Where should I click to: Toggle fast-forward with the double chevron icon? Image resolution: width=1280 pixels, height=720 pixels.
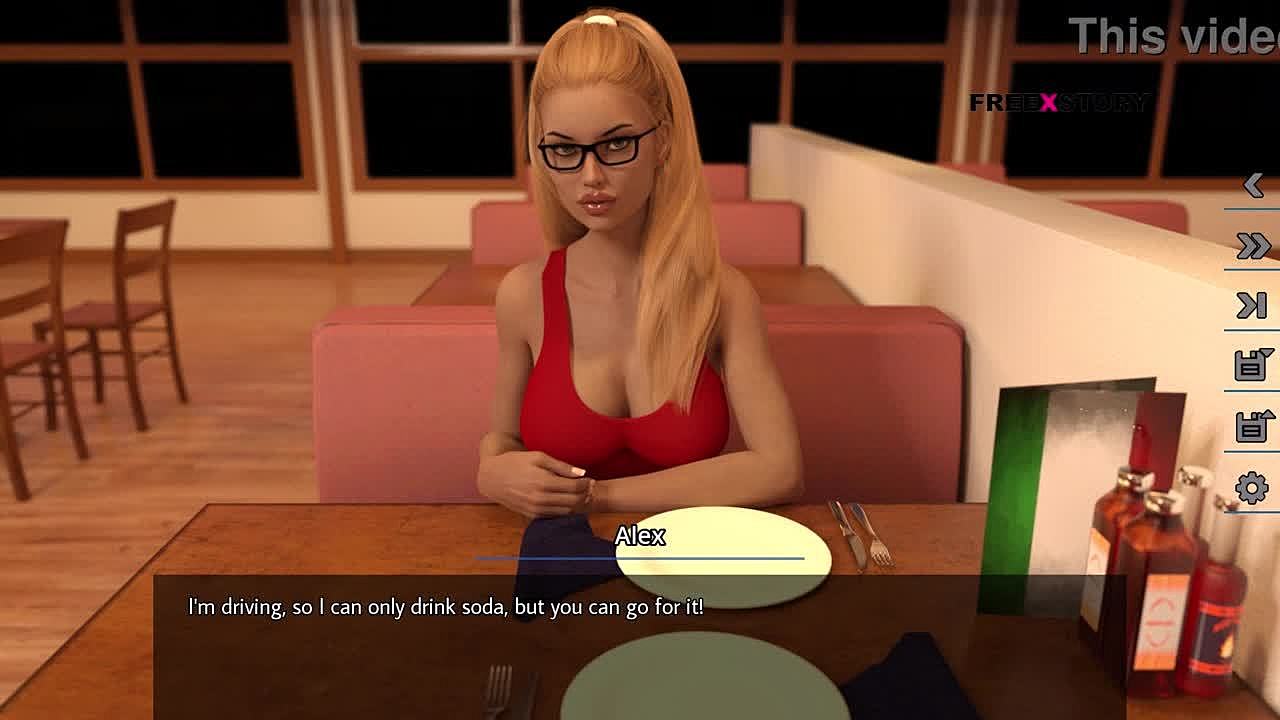pyautogui.click(x=1253, y=246)
